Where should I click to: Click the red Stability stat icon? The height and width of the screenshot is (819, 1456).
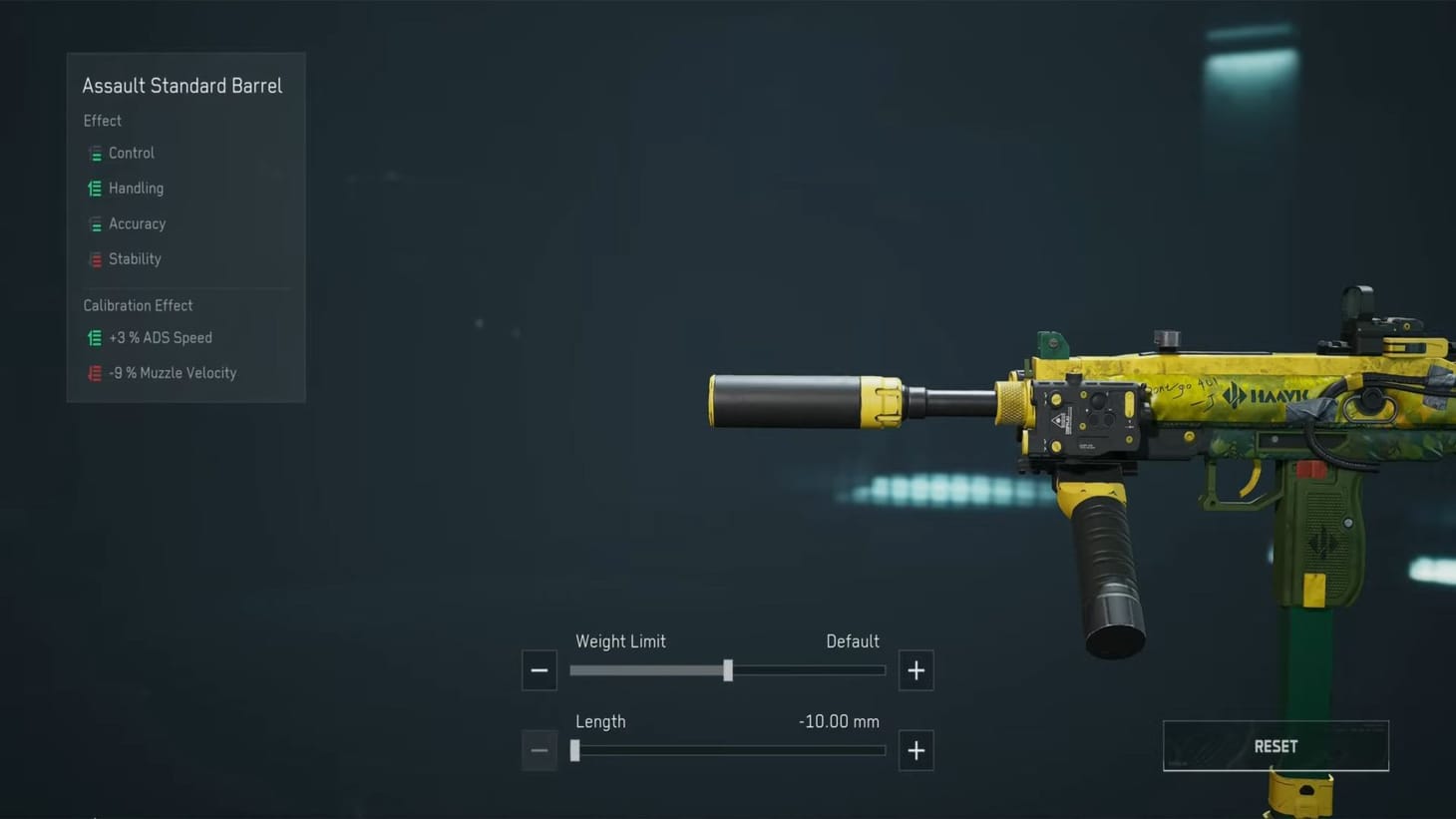pos(95,258)
